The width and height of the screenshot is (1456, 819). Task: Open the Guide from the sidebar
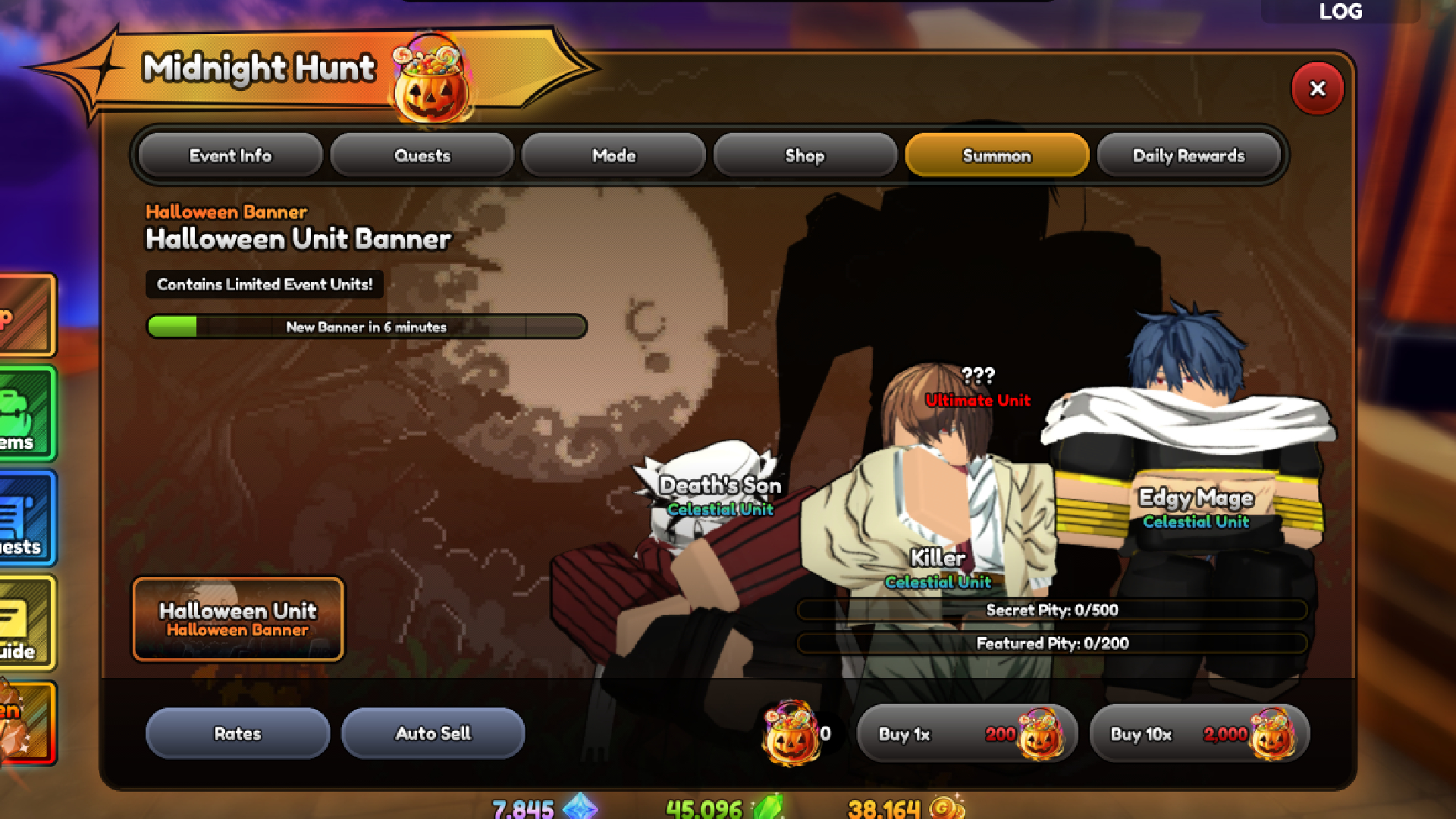(x=23, y=622)
